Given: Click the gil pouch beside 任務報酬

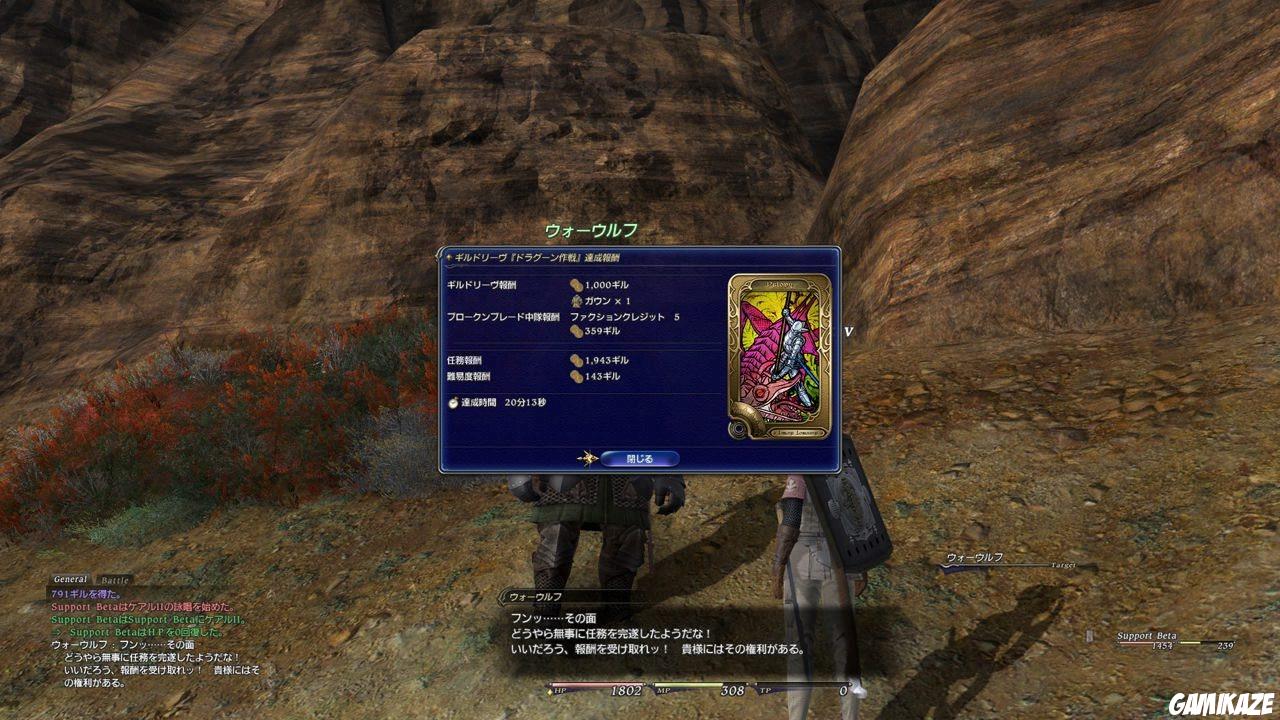Looking at the screenshot, I should [576, 361].
